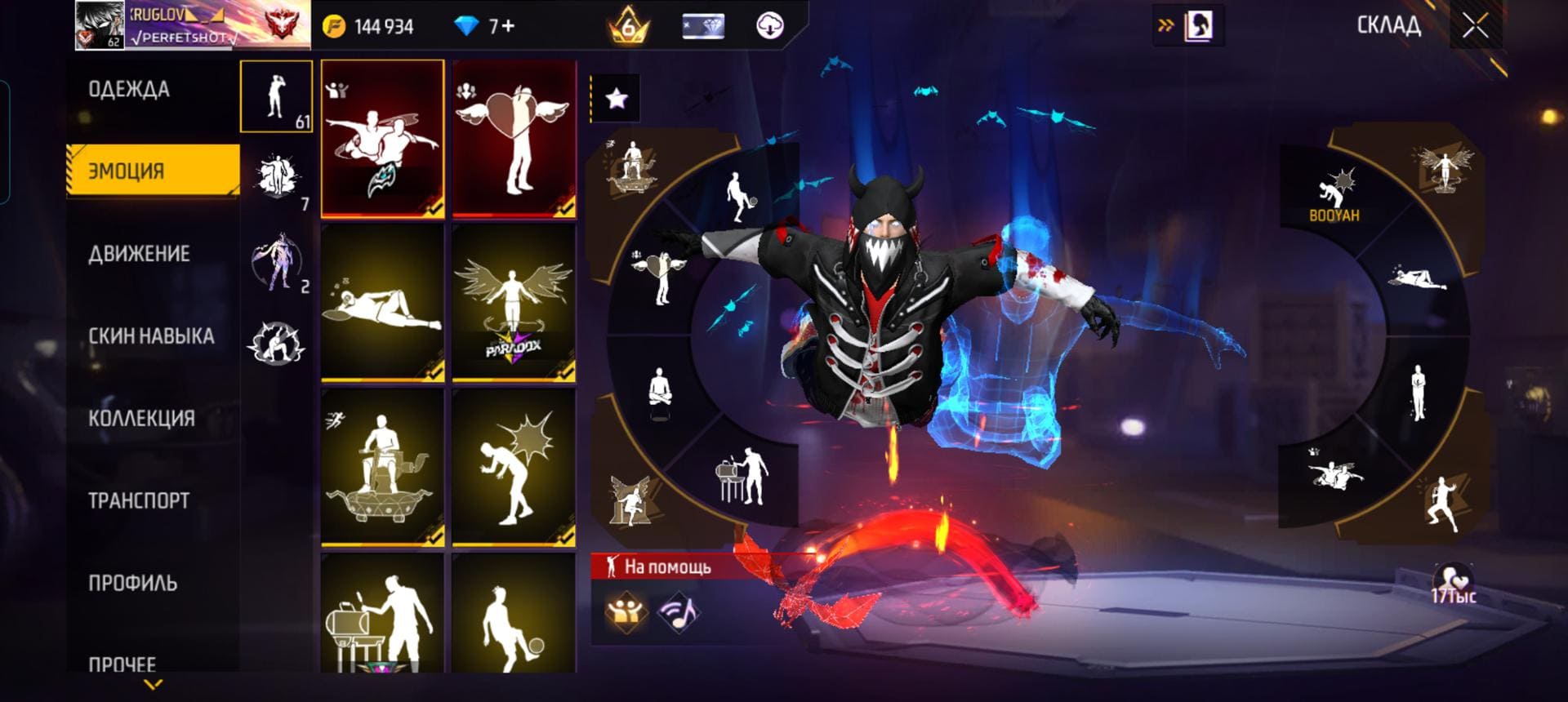The height and width of the screenshot is (702, 1568).
Task: Show the emote filter with 61 count
Action: click(x=276, y=96)
